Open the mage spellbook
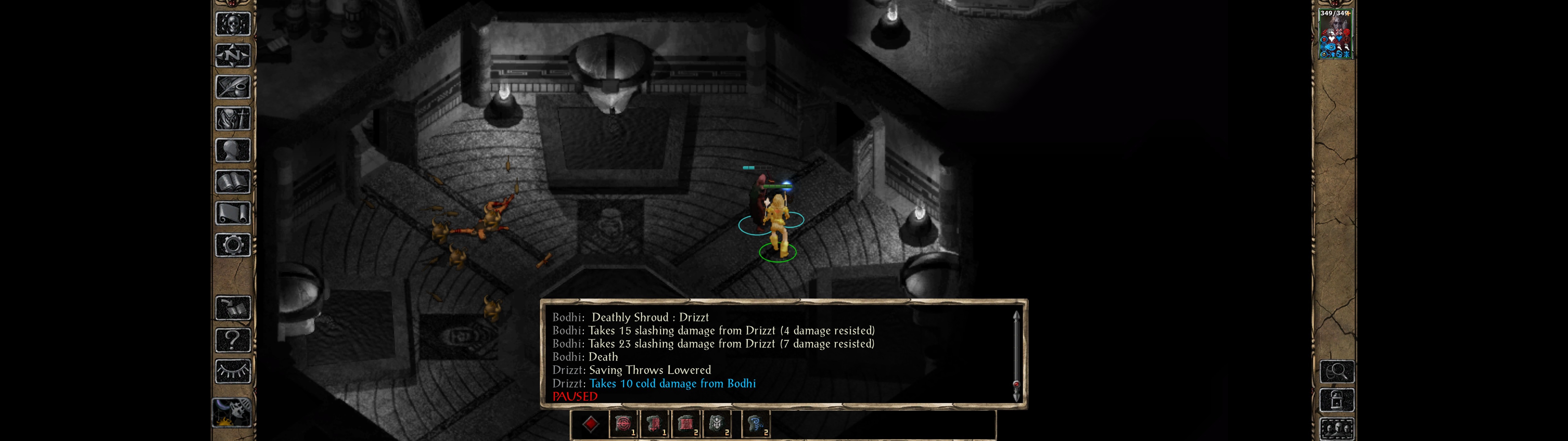Screen dimensions: 1568x441 tap(232, 182)
